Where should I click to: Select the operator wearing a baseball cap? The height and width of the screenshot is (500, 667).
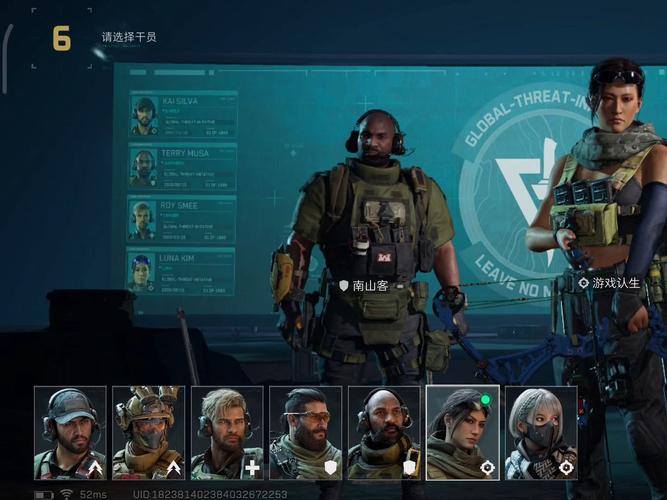[70, 432]
